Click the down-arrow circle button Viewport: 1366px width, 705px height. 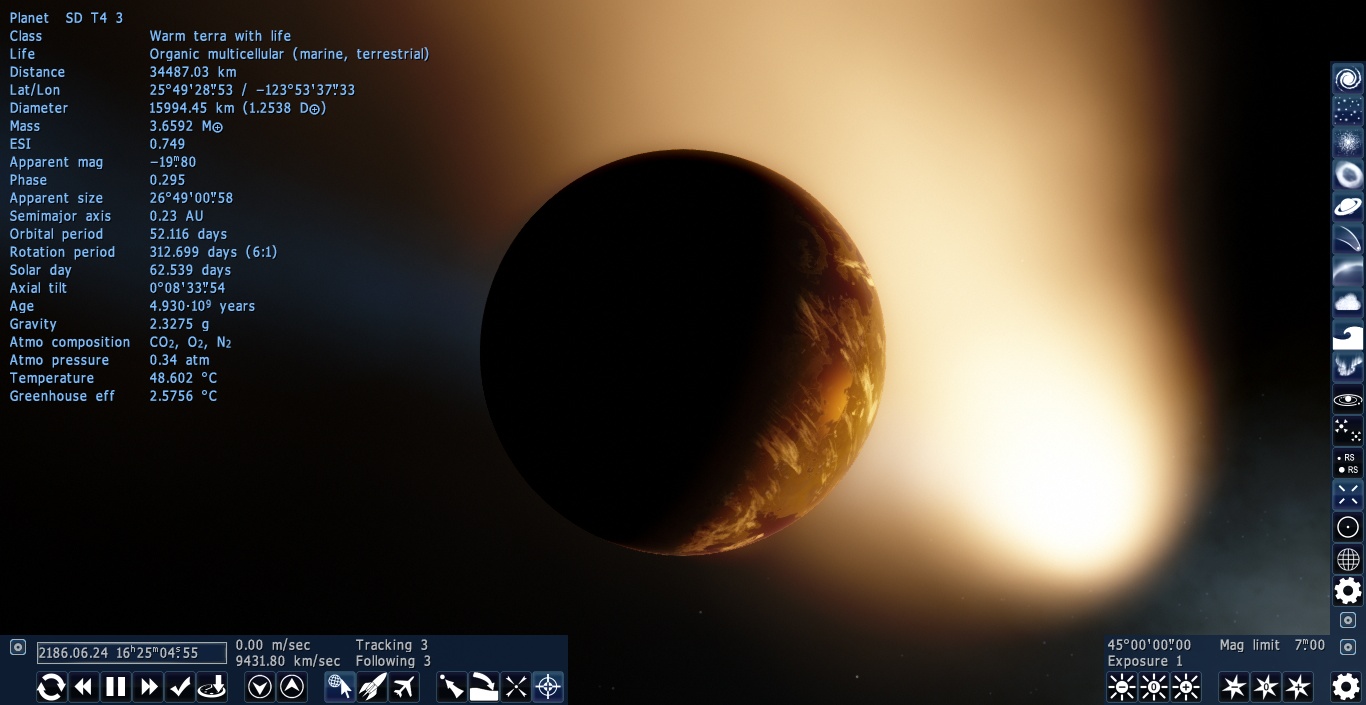coord(260,687)
